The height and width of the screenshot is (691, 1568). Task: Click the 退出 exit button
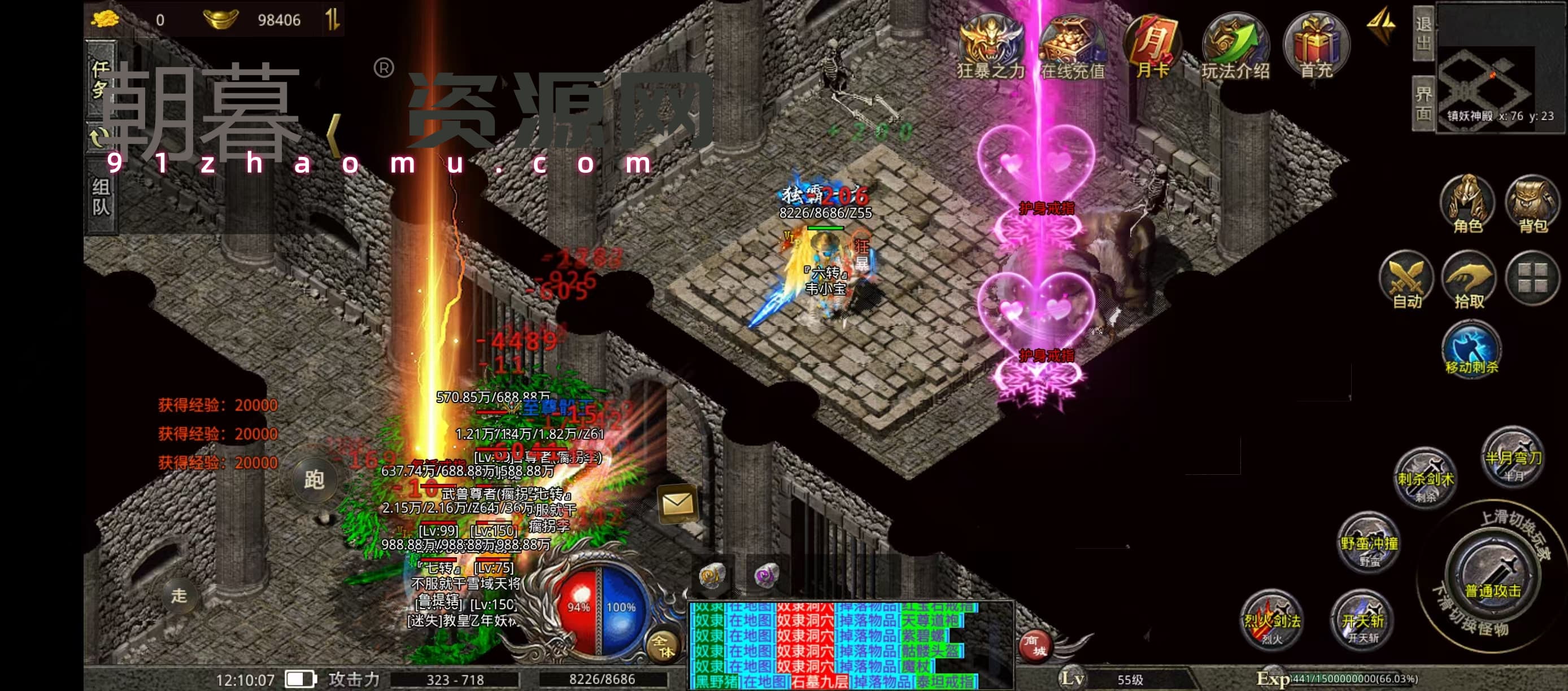click(x=1423, y=33)
